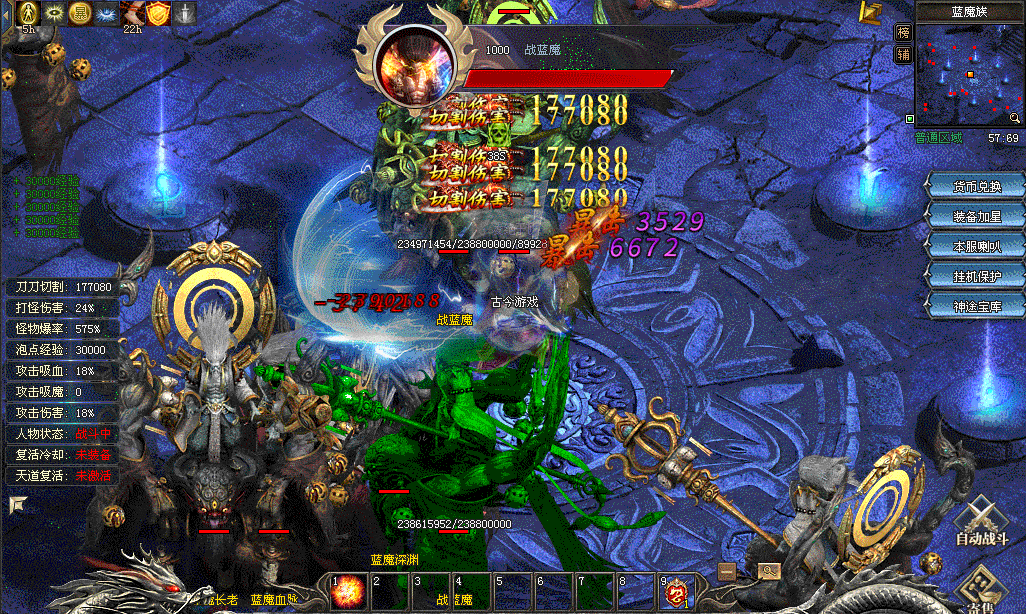The image size is (1026, 614).
Task: Open the 榜 ranking button
Action: point(904,33)
